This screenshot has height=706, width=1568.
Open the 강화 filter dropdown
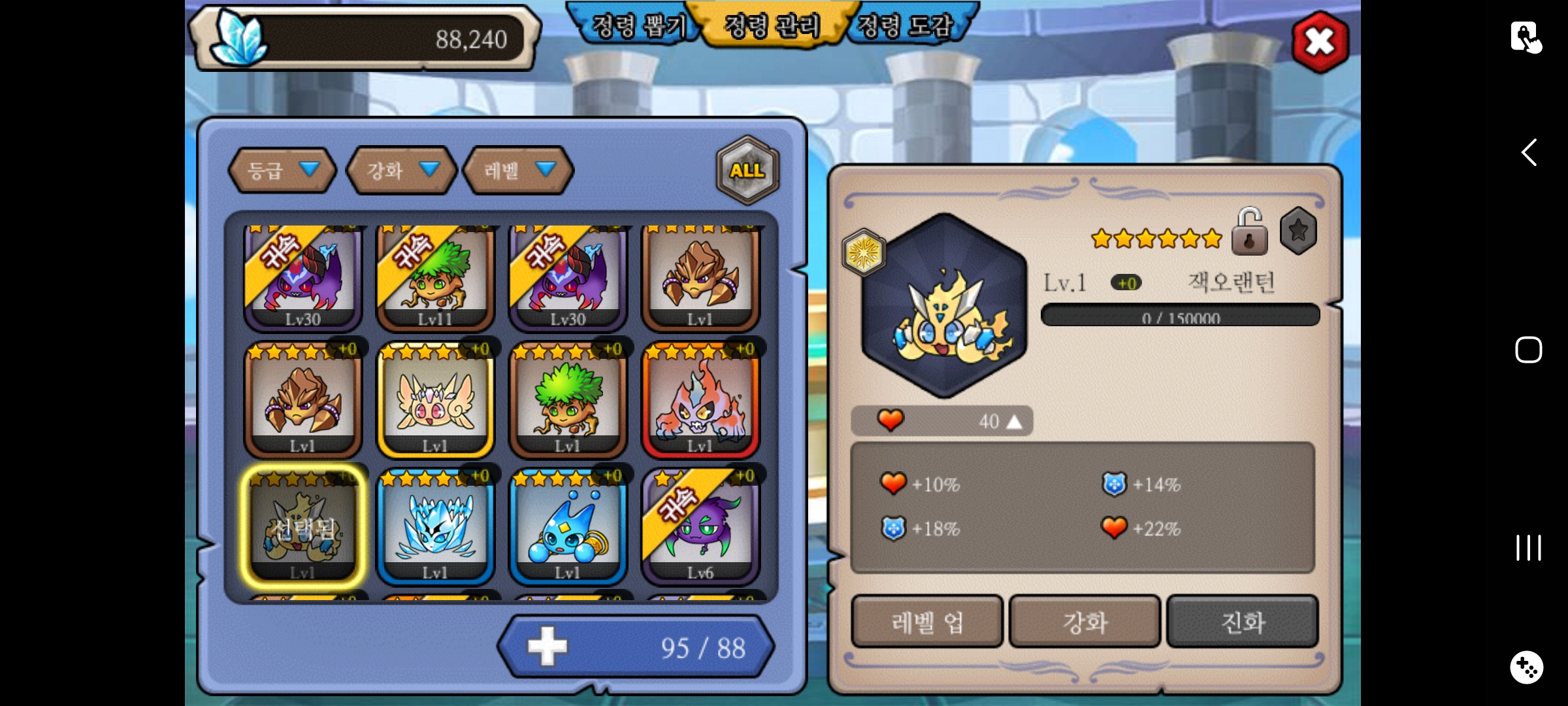tap(401, 171)
